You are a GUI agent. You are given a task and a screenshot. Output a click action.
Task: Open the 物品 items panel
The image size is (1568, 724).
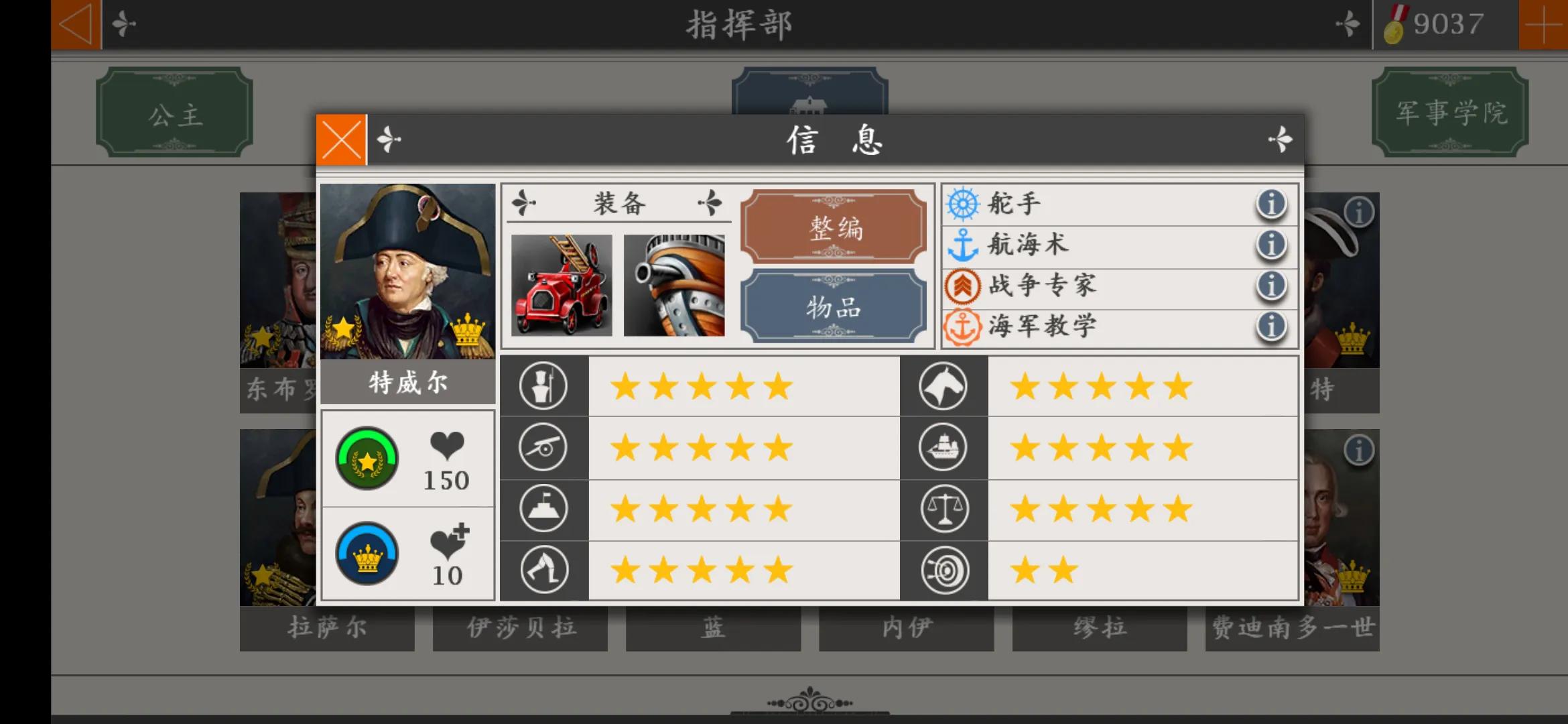(834, 308)
